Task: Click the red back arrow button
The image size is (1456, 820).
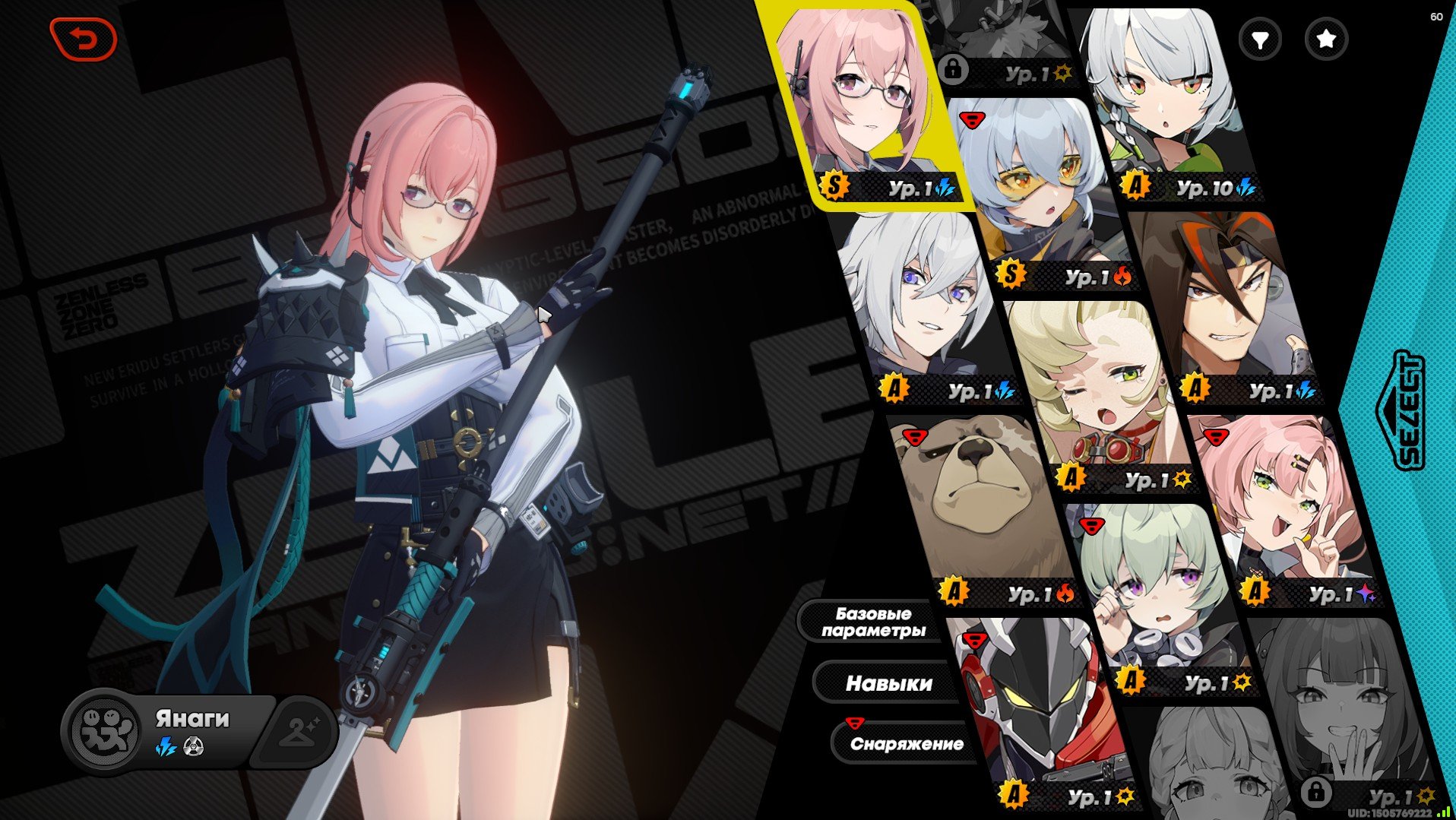Action: tap(84, 39)
